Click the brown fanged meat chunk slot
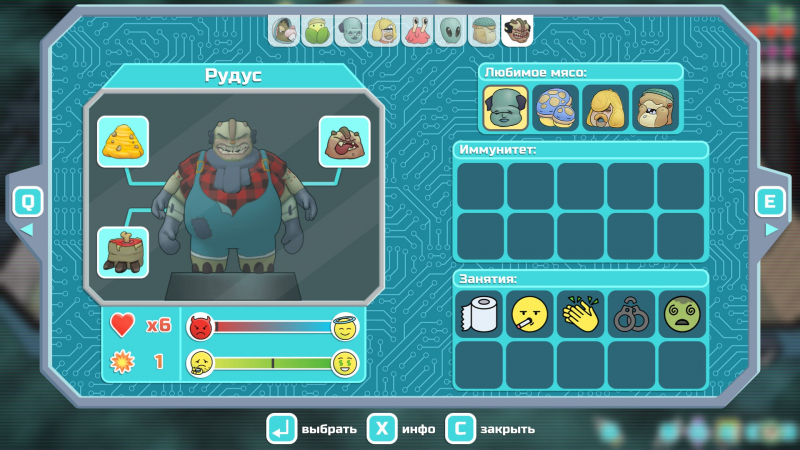 click(344, 142)
